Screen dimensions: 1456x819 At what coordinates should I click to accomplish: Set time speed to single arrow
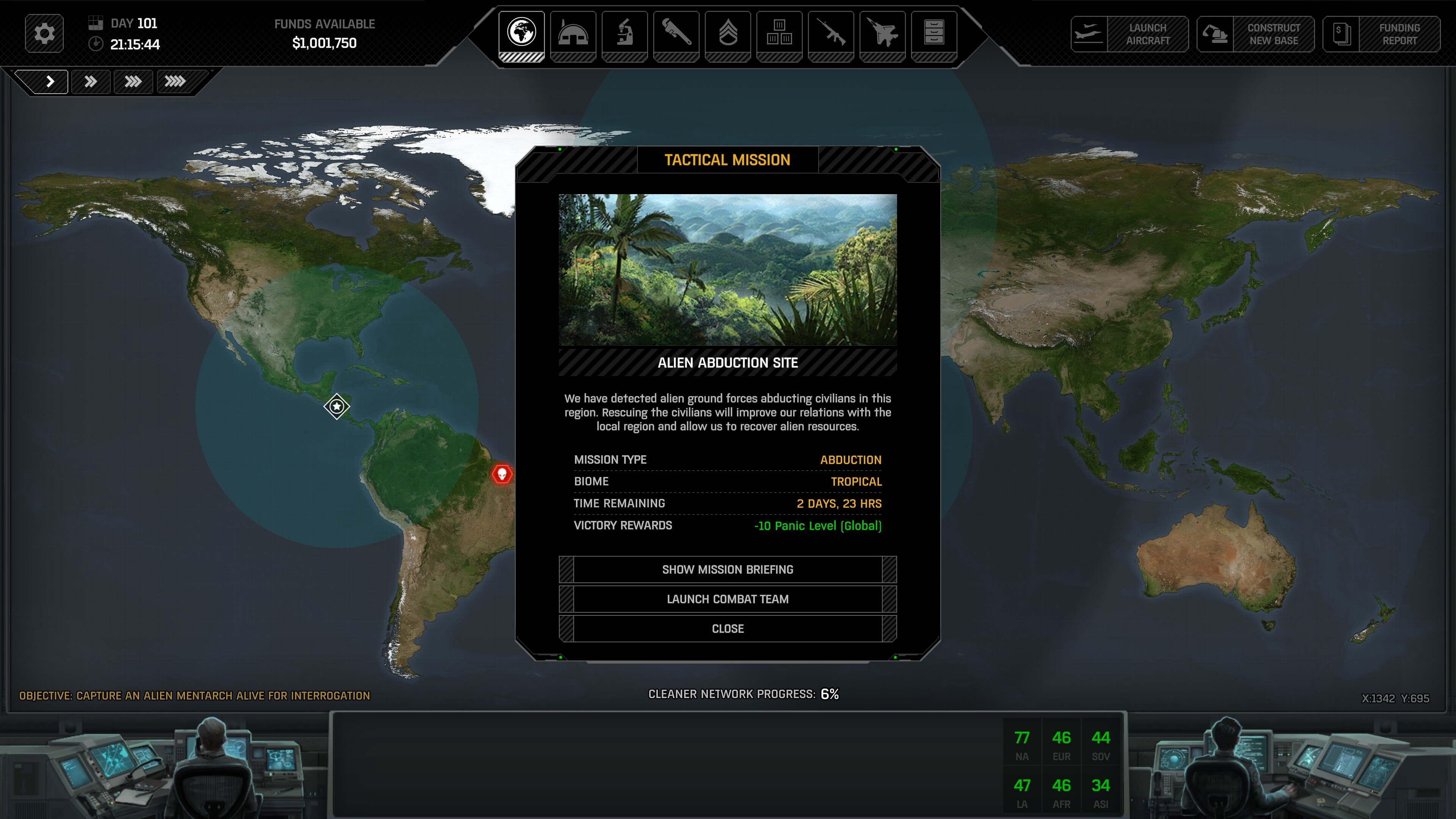pos(50,82)
